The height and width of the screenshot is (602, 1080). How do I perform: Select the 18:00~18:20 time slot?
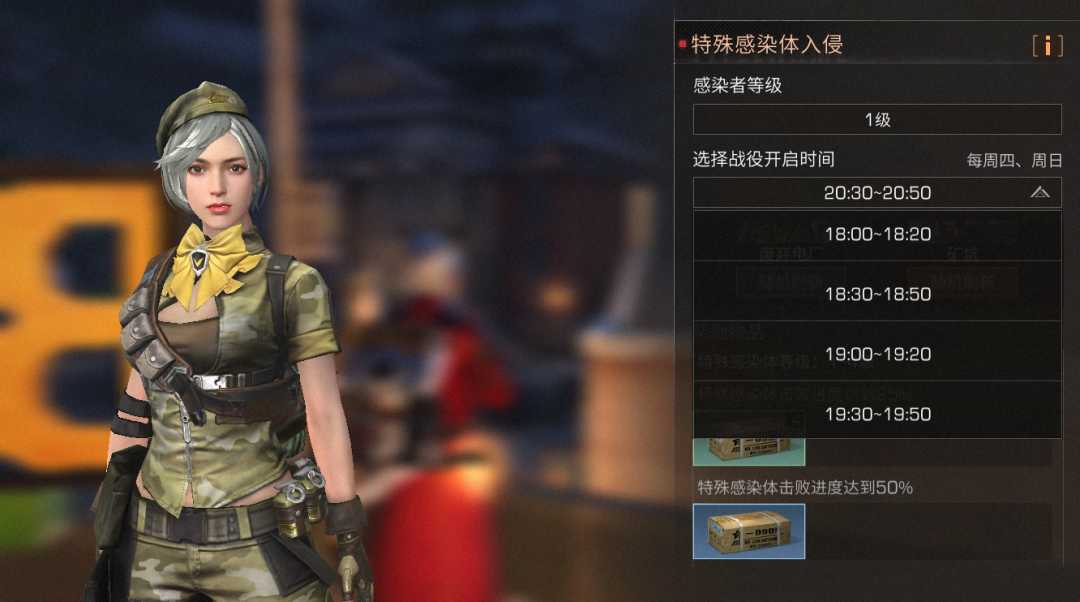[877, 235]
